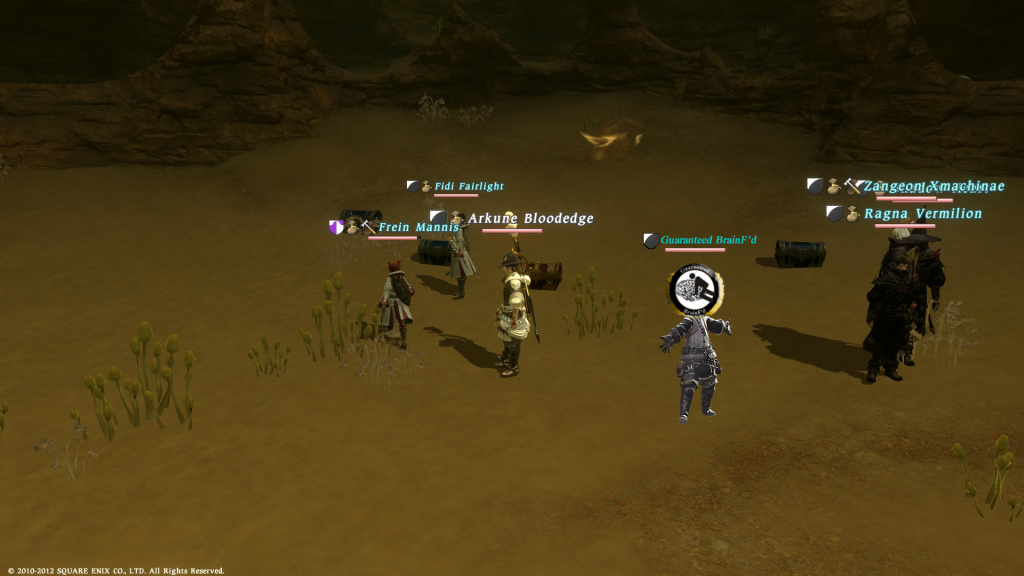Select the Fidi Fairlight nameplate

pos(468,186)
